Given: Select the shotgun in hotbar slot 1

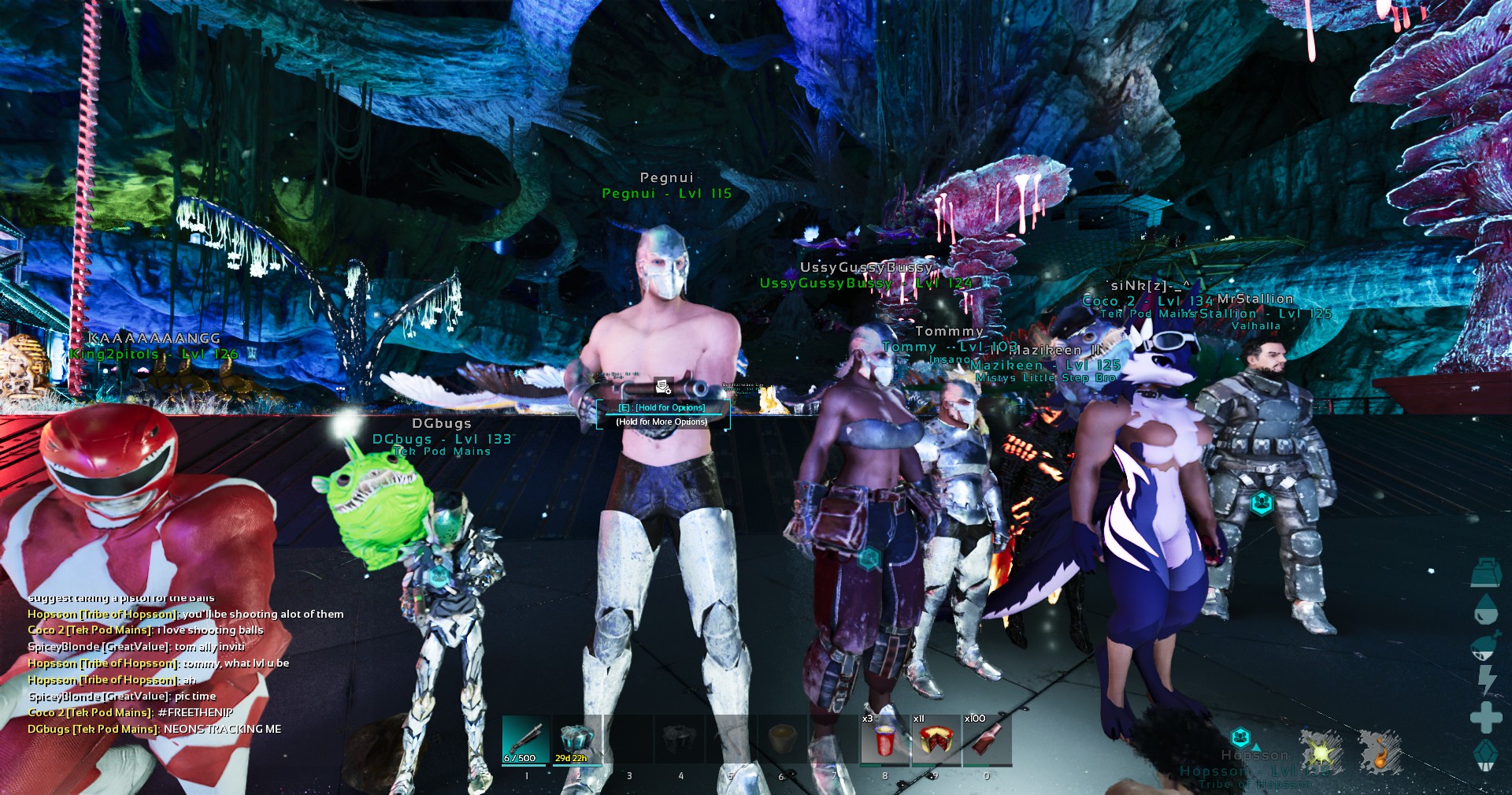Looking at the screenshot, I should pyautogui.click(x=526, y=740).
